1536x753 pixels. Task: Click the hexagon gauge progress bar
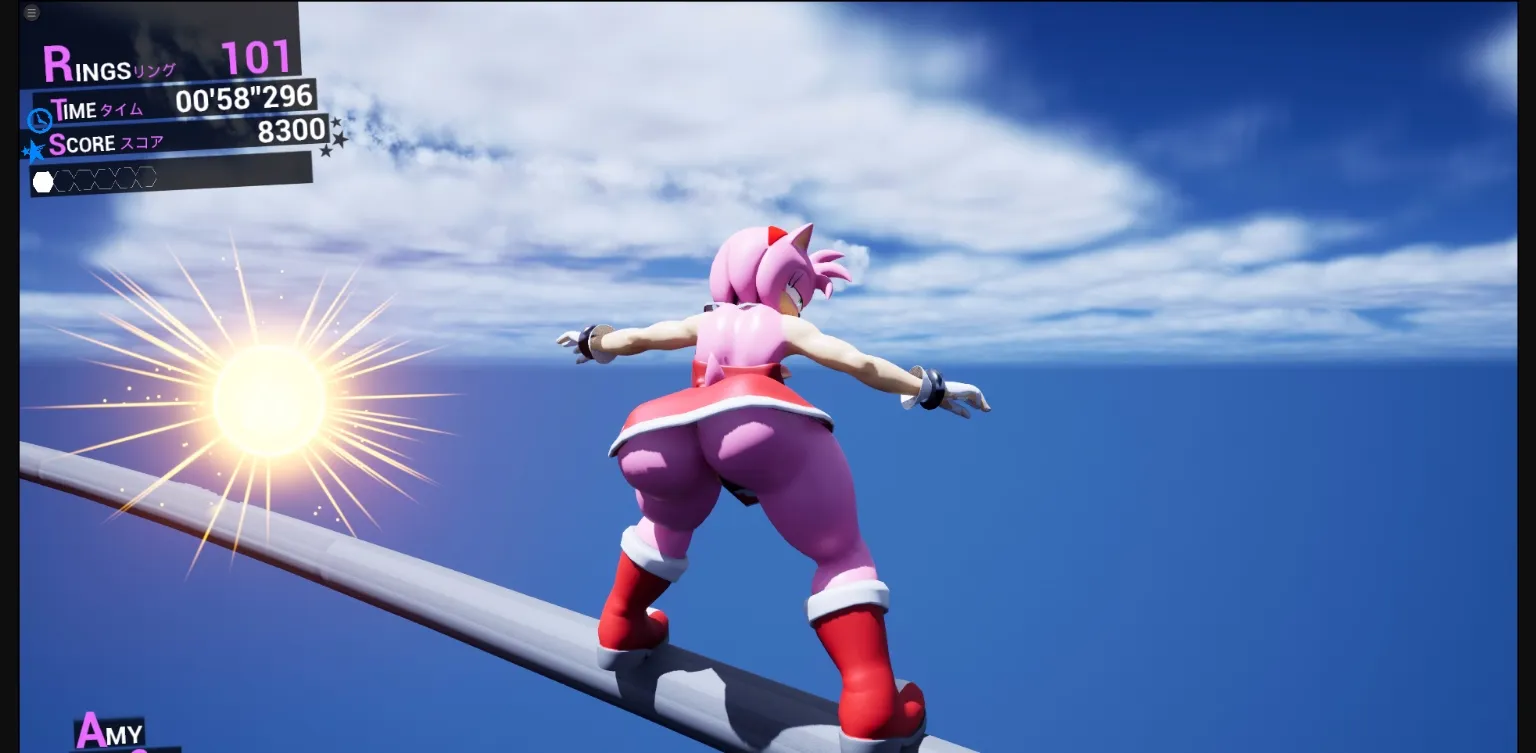coord(95,180)
